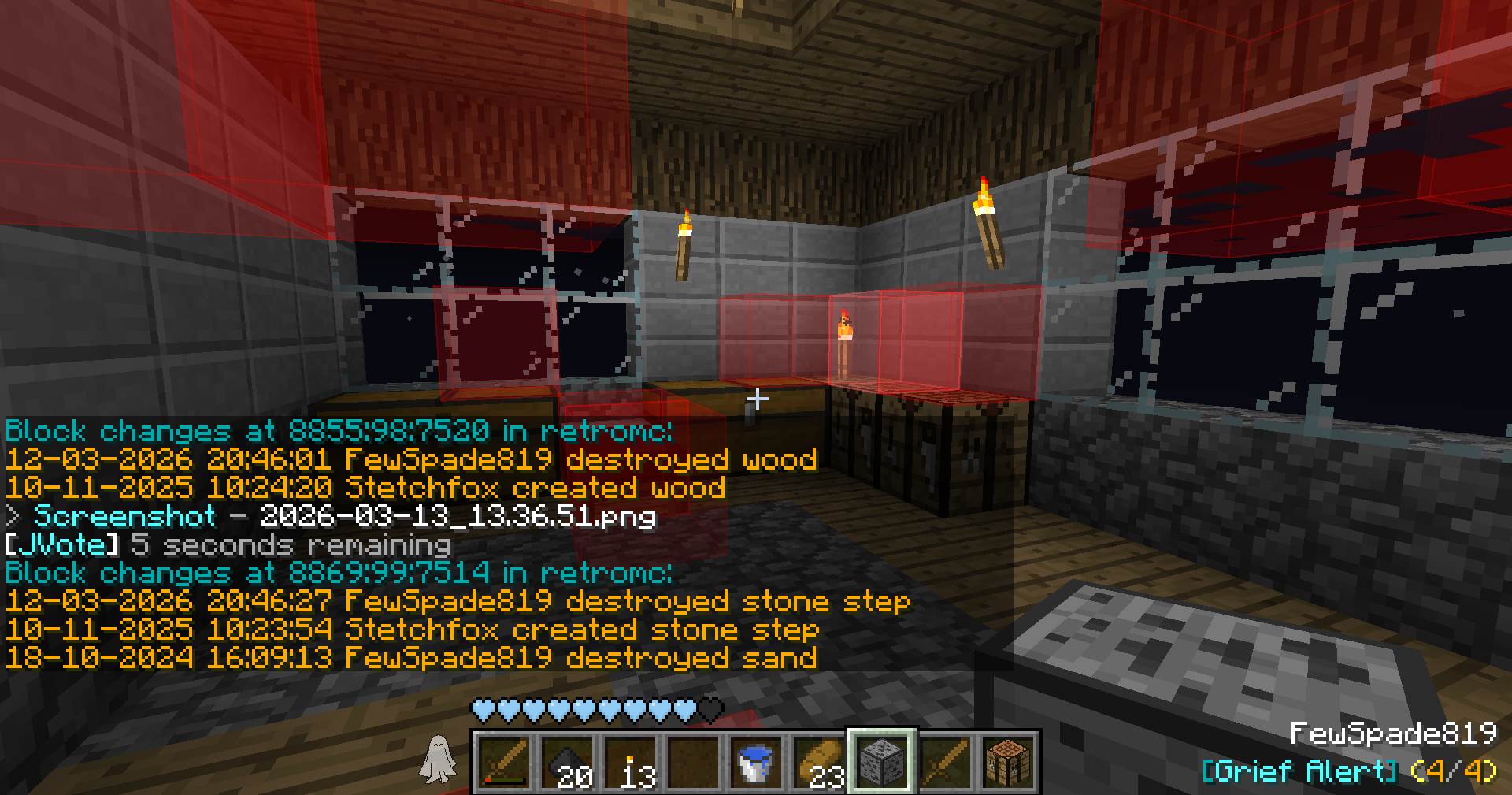
Task: Select the undamaged wooden sword slot
Action: point(945,762)
